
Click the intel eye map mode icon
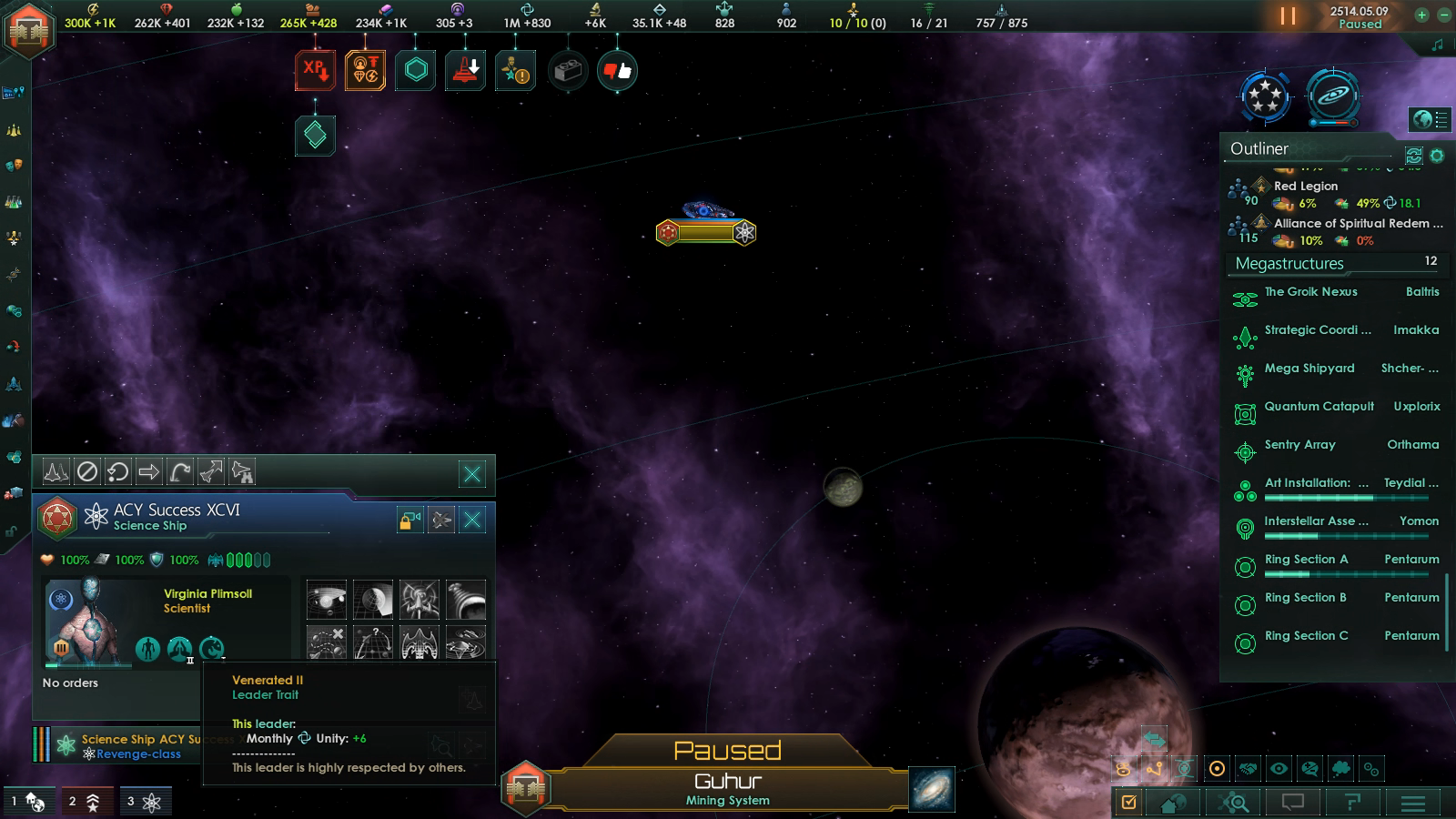pyautogui.click(x=1278, y=769)
